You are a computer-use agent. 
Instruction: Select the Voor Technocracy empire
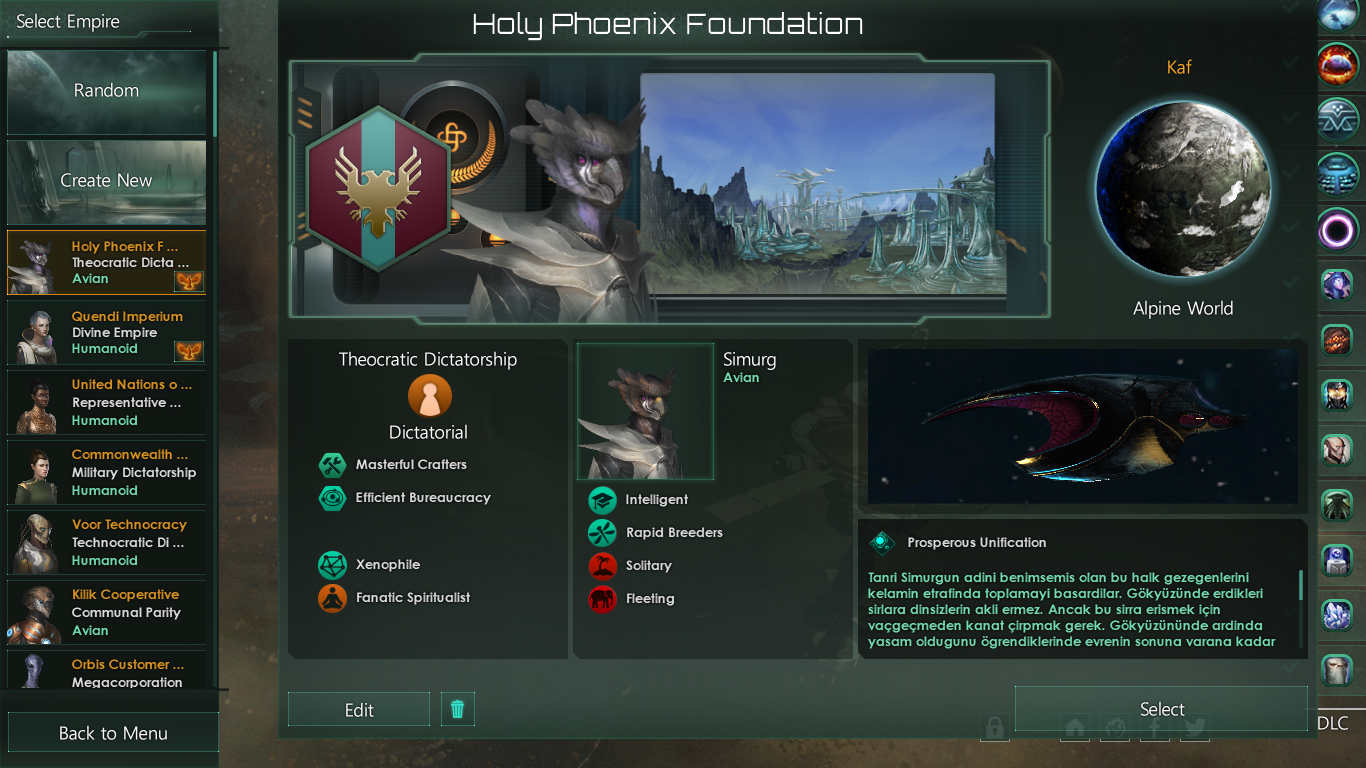[106, 543]
